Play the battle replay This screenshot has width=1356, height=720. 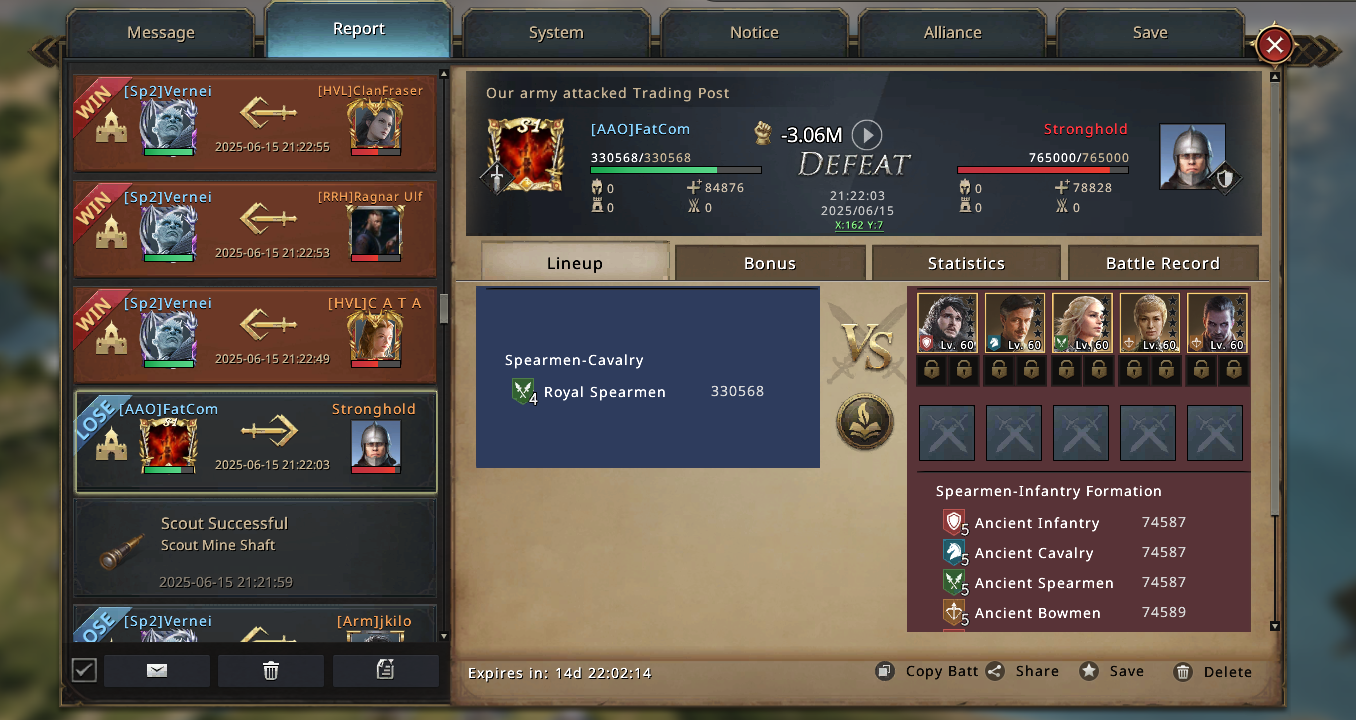pos(867,134)
